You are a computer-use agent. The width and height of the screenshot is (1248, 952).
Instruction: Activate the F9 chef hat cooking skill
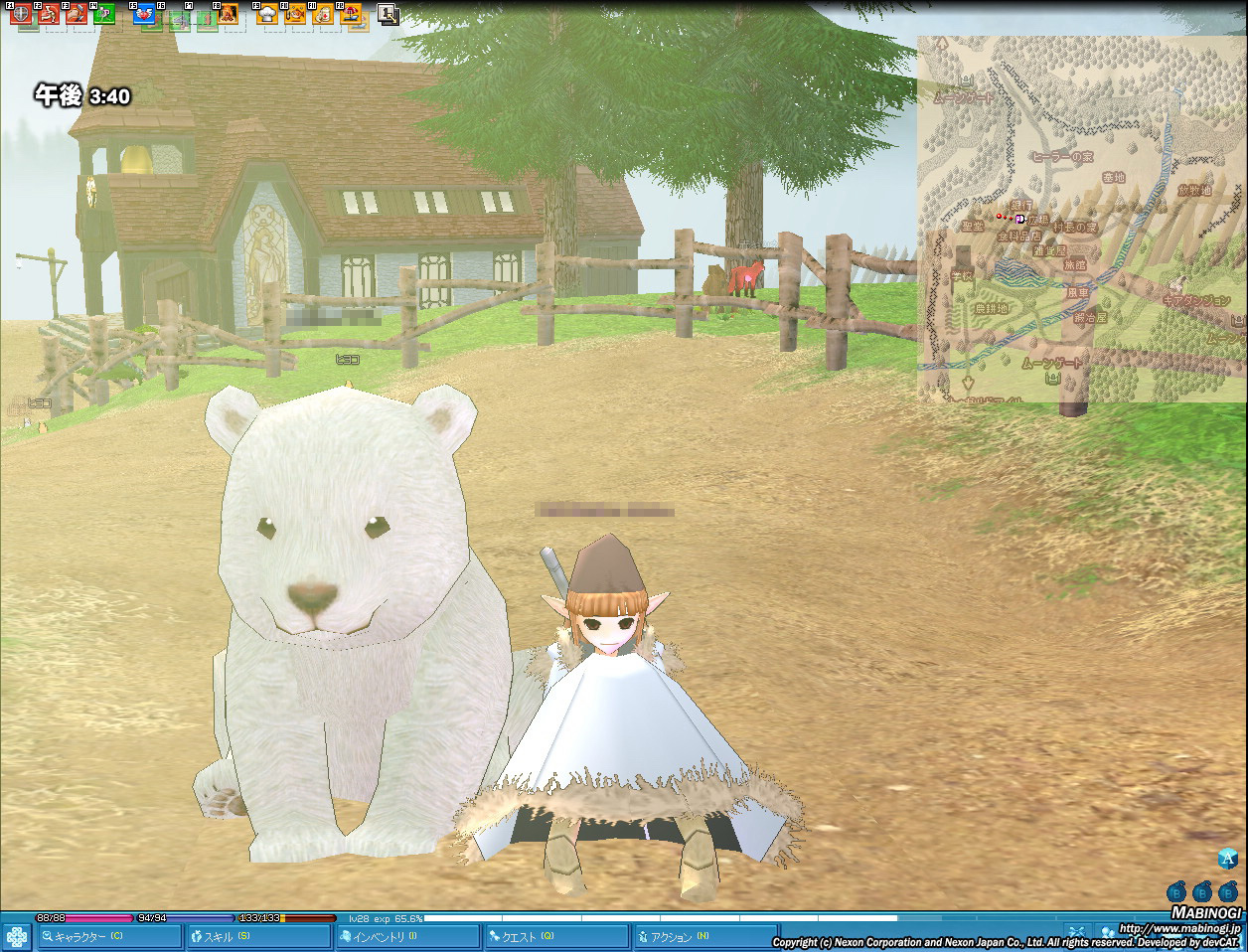[267, 14]
